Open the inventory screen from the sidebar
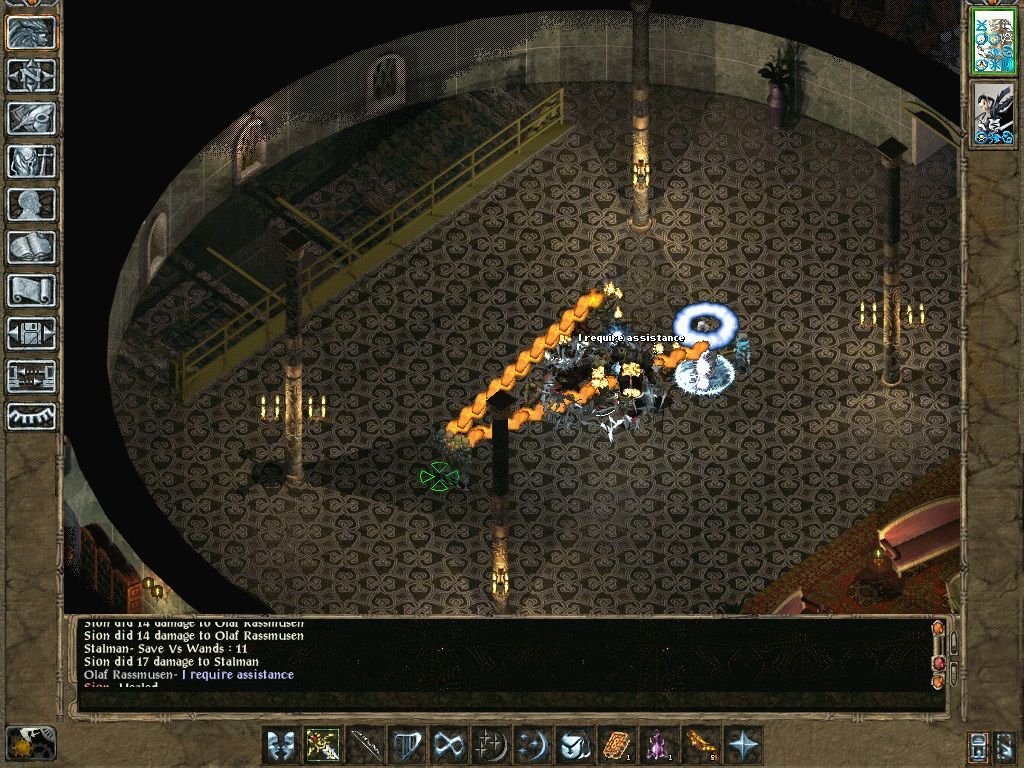Image resolution: width=1024 pixels, height=768 pixels. pos(32,161)
